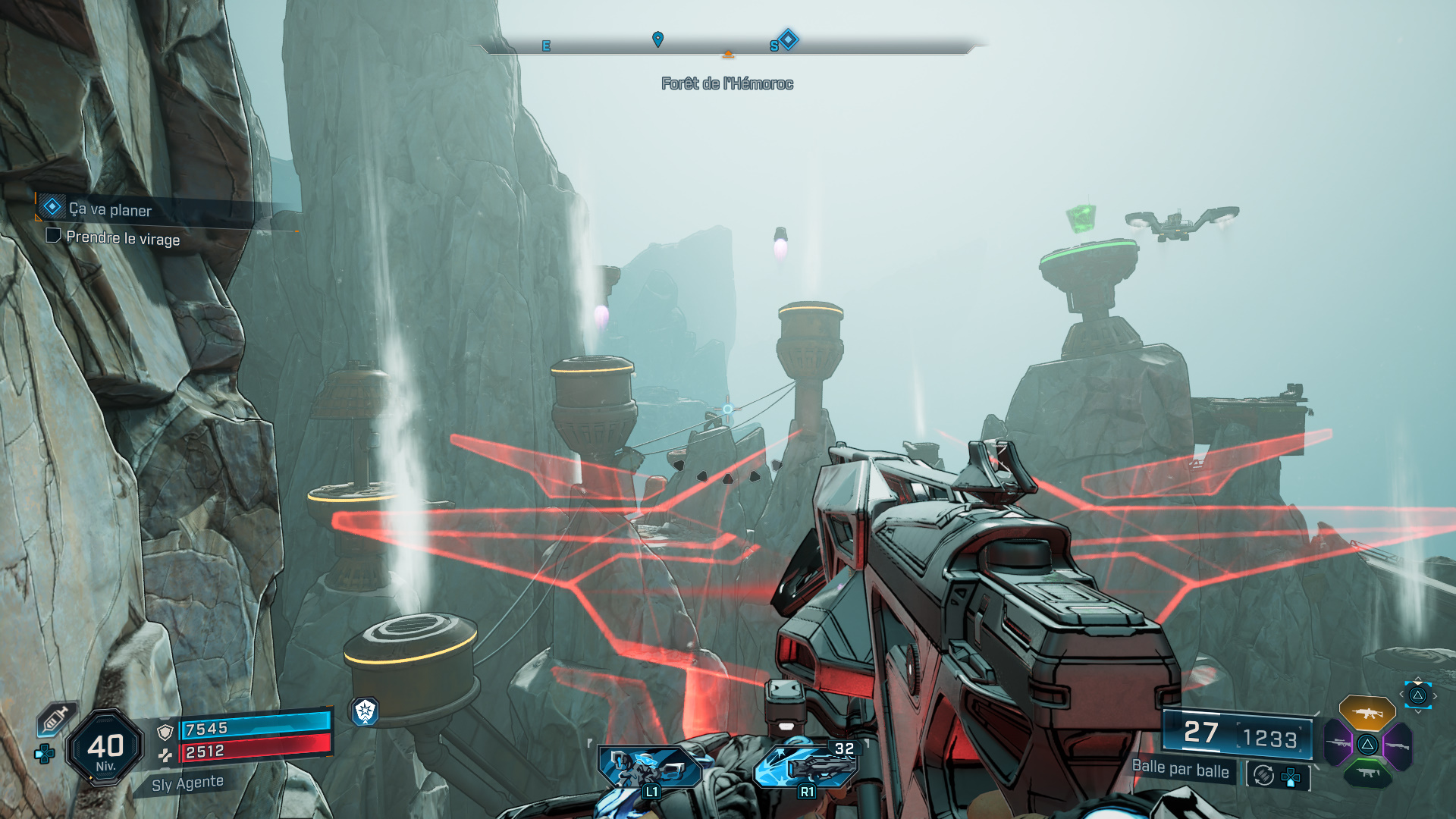
Task: Trigger the ordnance icon showing 32
Action: (x=808, y=766)
